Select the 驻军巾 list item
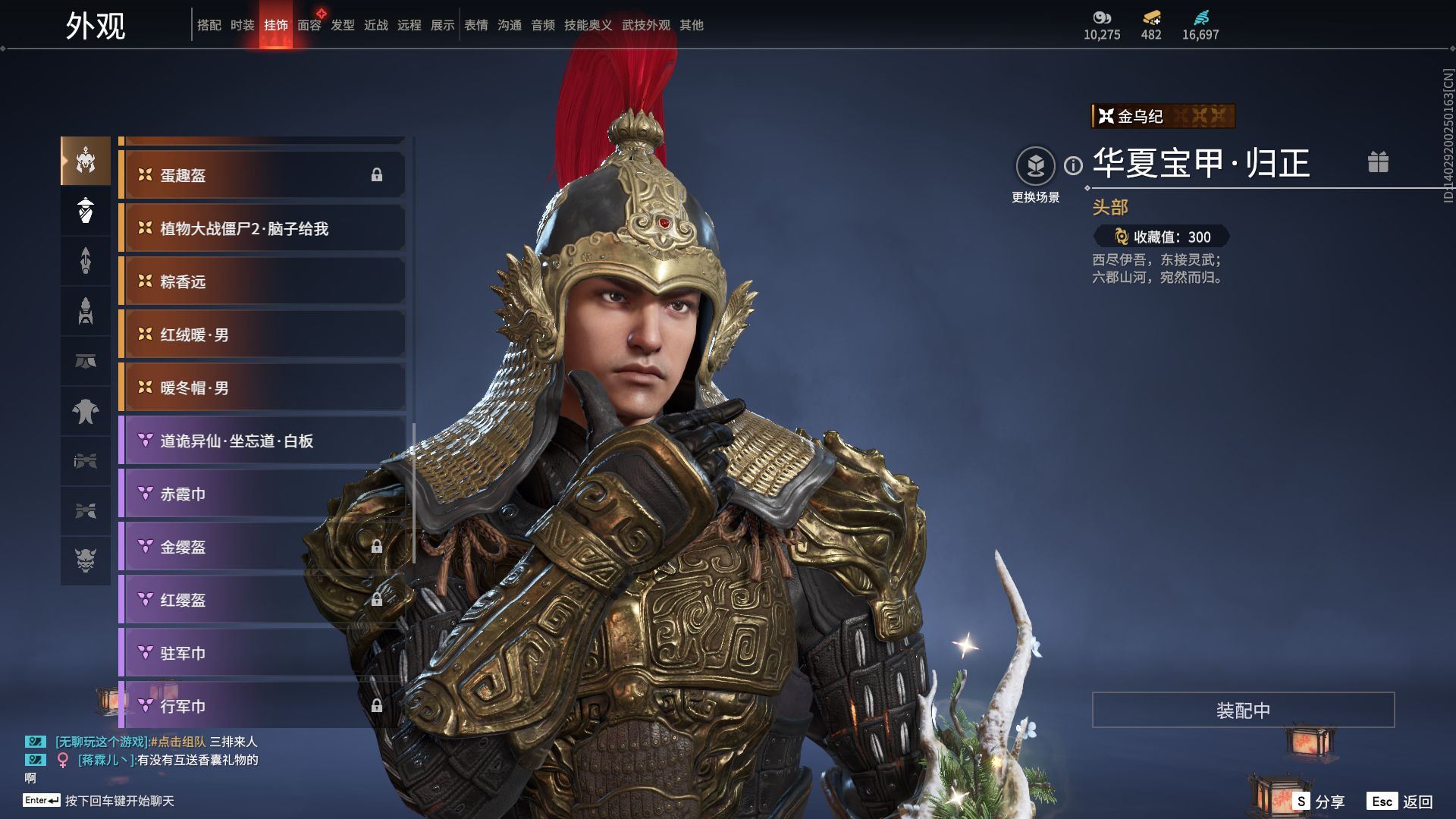The image size is (1456, 819). pos(262,653)
